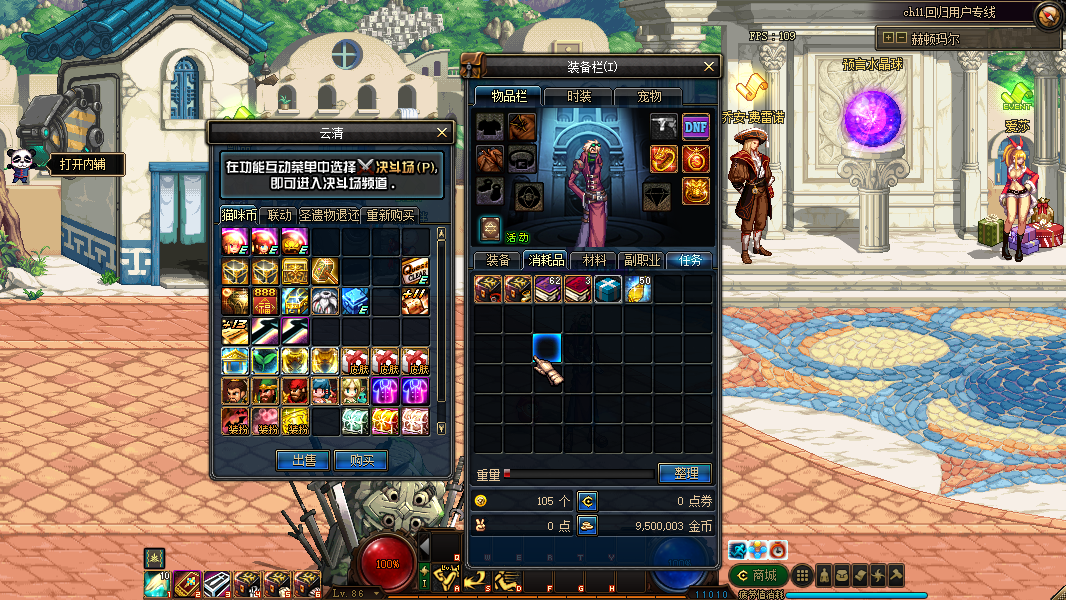Open the 宠物 pet tab
This screenshot has height=600, width=1066.
(x=648, y=97)
